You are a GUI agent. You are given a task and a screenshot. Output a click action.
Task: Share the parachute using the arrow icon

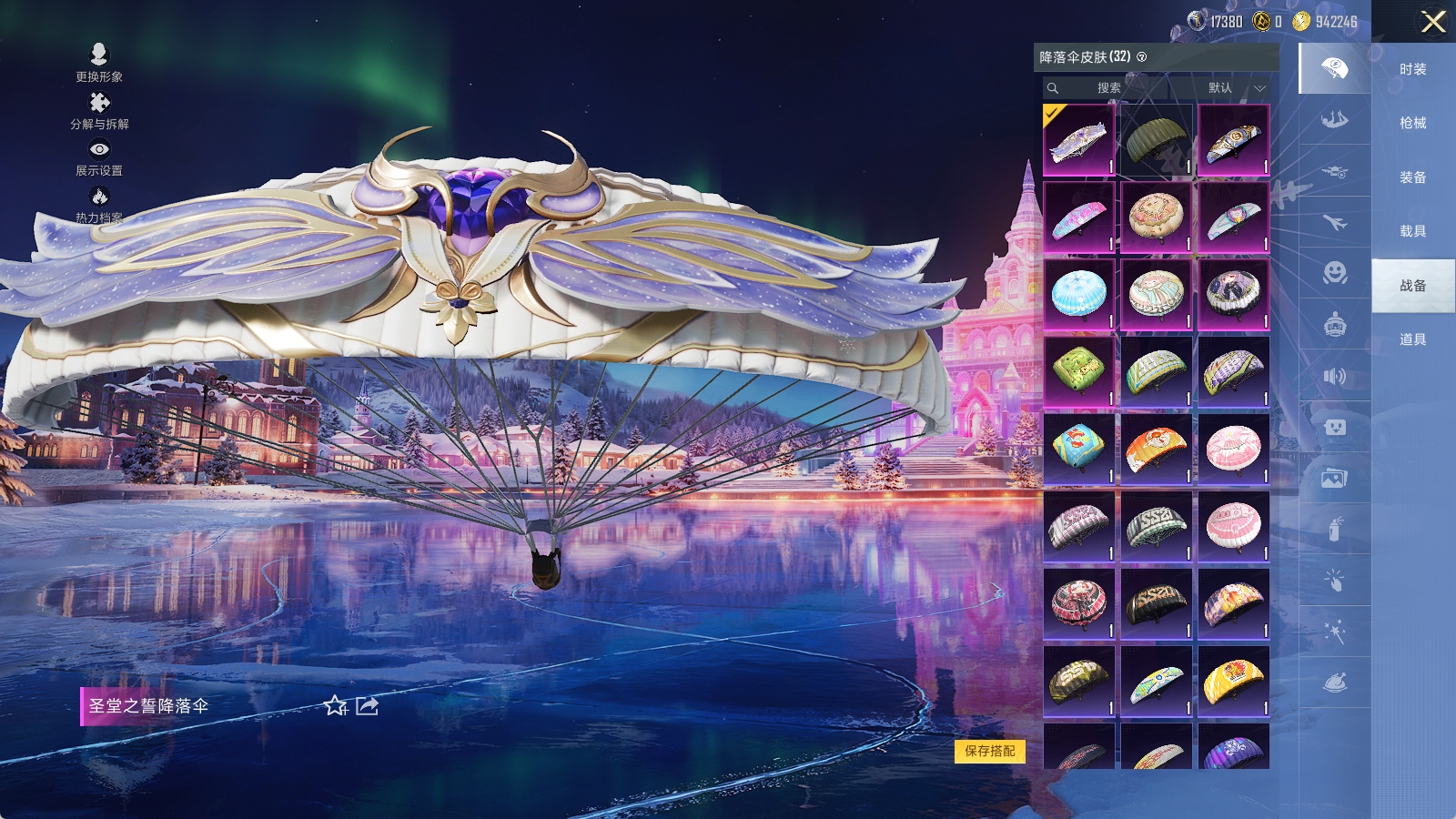pyautogui.click(x=367, y=706)
